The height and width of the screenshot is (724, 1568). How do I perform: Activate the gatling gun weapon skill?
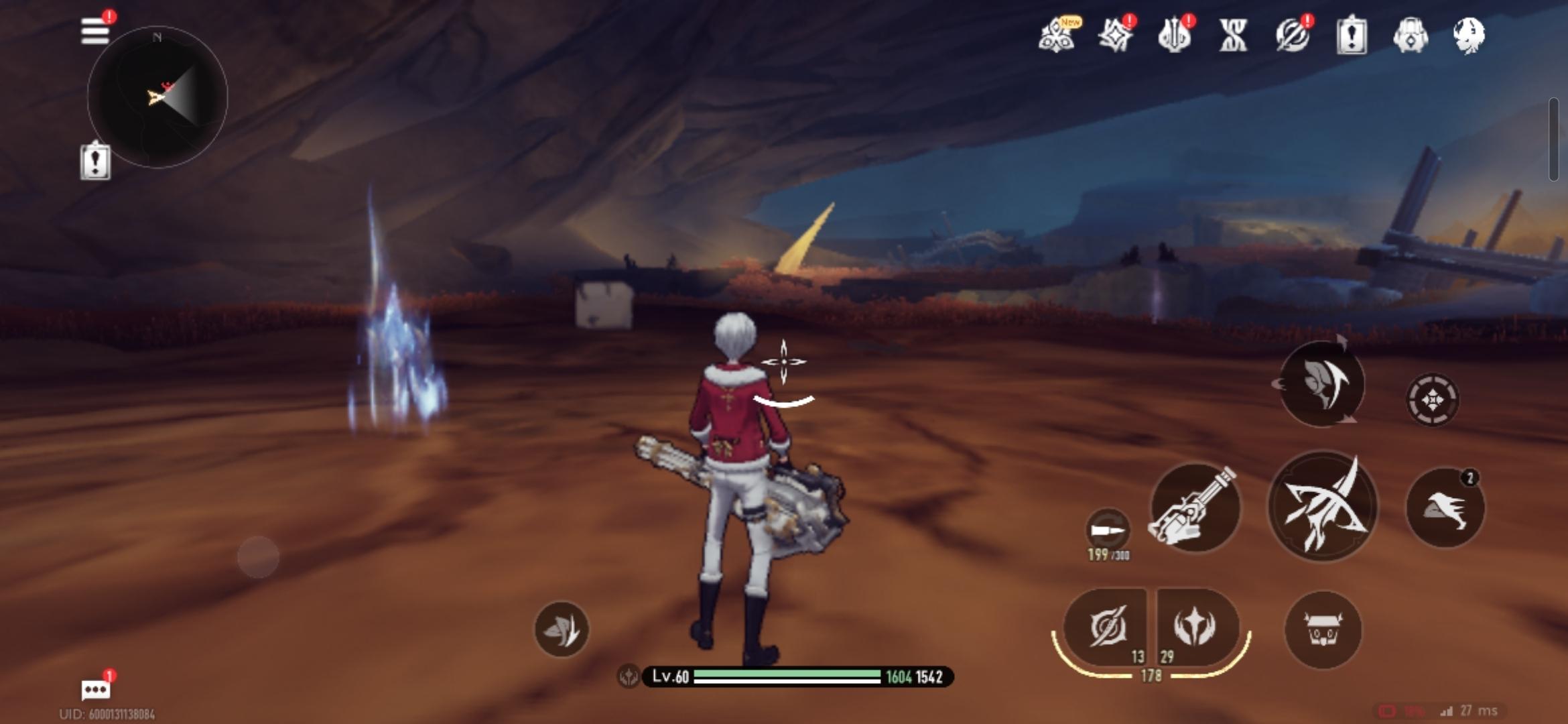tap(1195, 508)
